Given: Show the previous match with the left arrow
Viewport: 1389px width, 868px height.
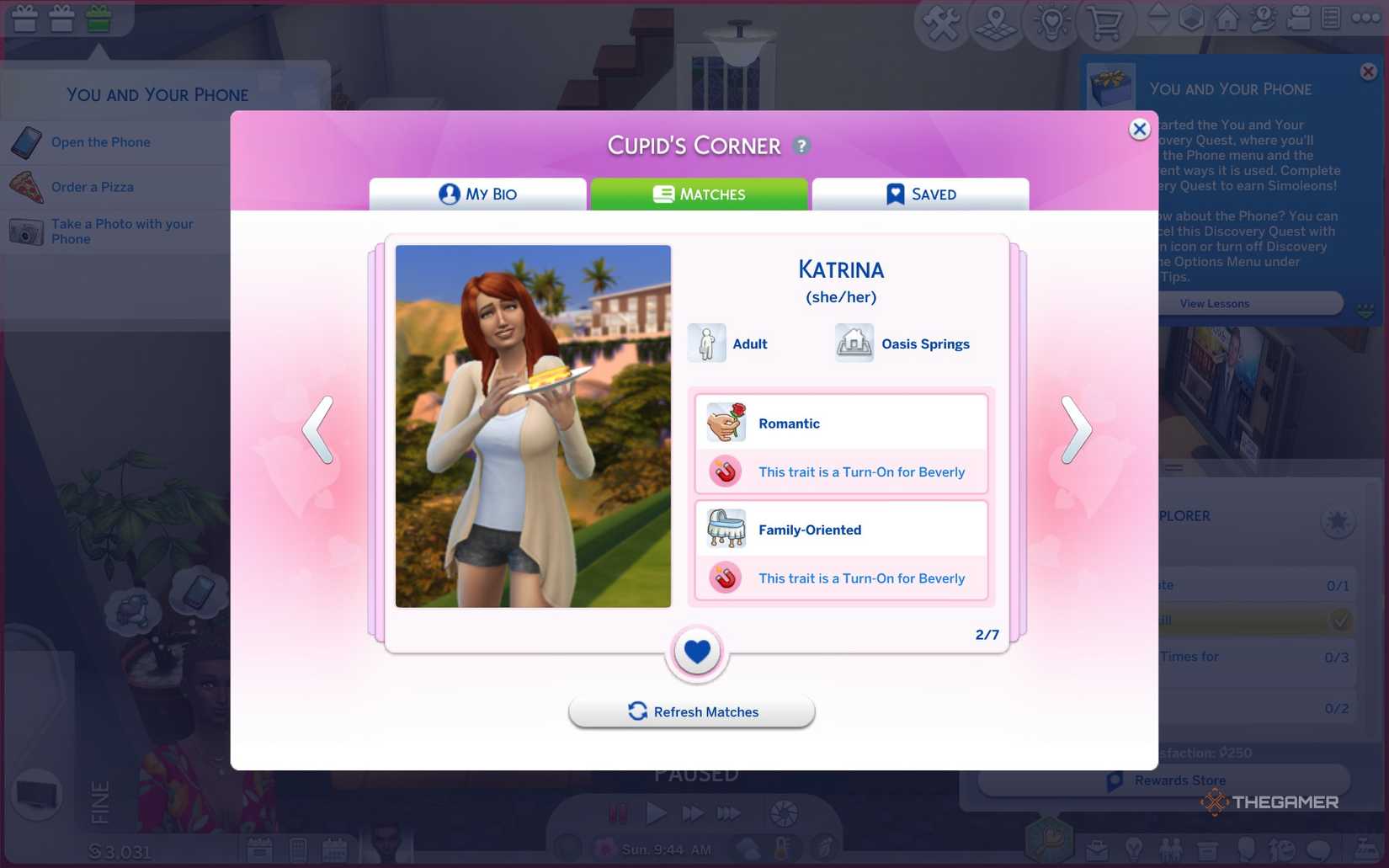Looking at the screenshot, I should pos(317,431).
